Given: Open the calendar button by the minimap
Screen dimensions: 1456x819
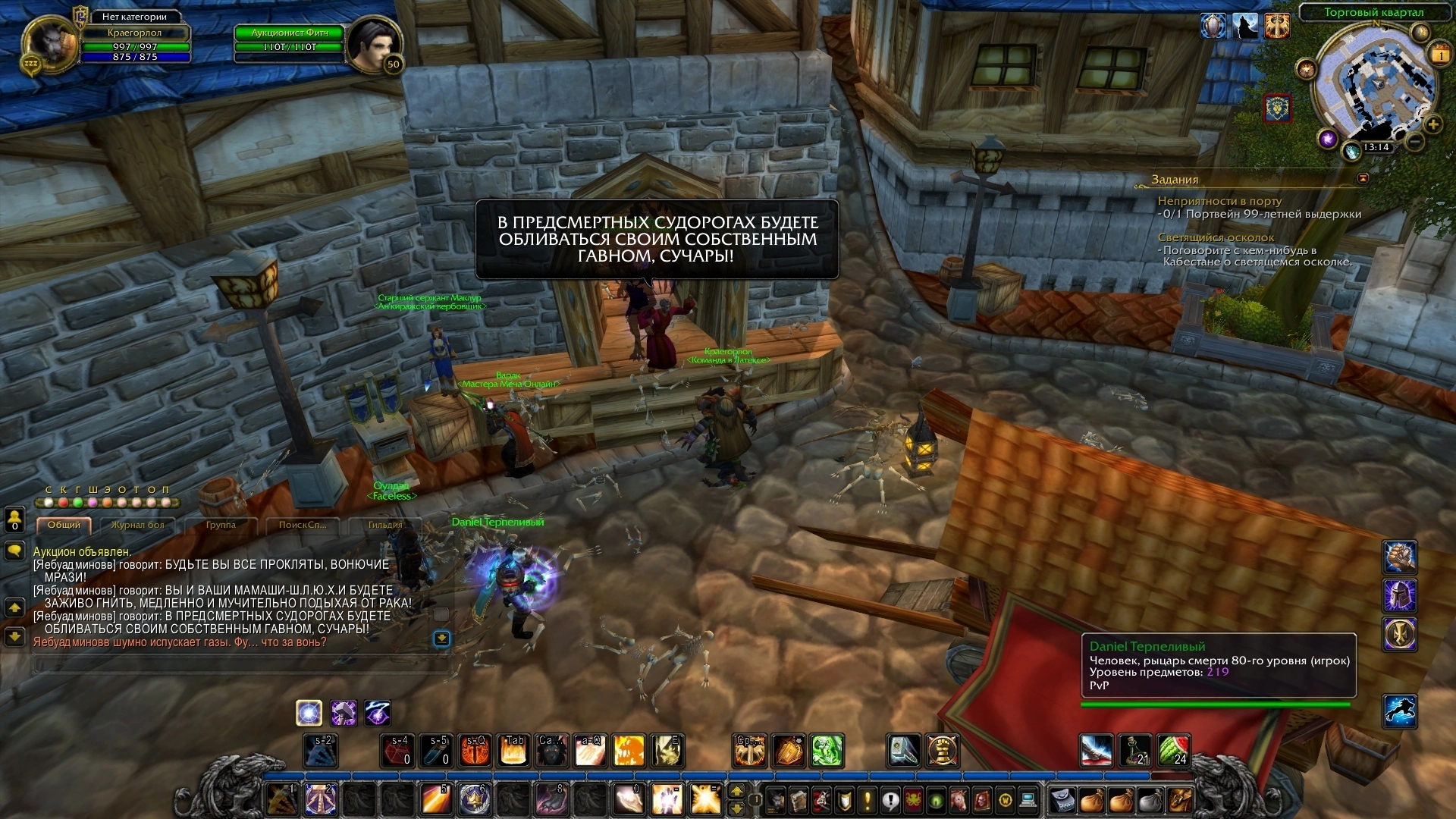Looking at the screenshot, I should 1439,54.
